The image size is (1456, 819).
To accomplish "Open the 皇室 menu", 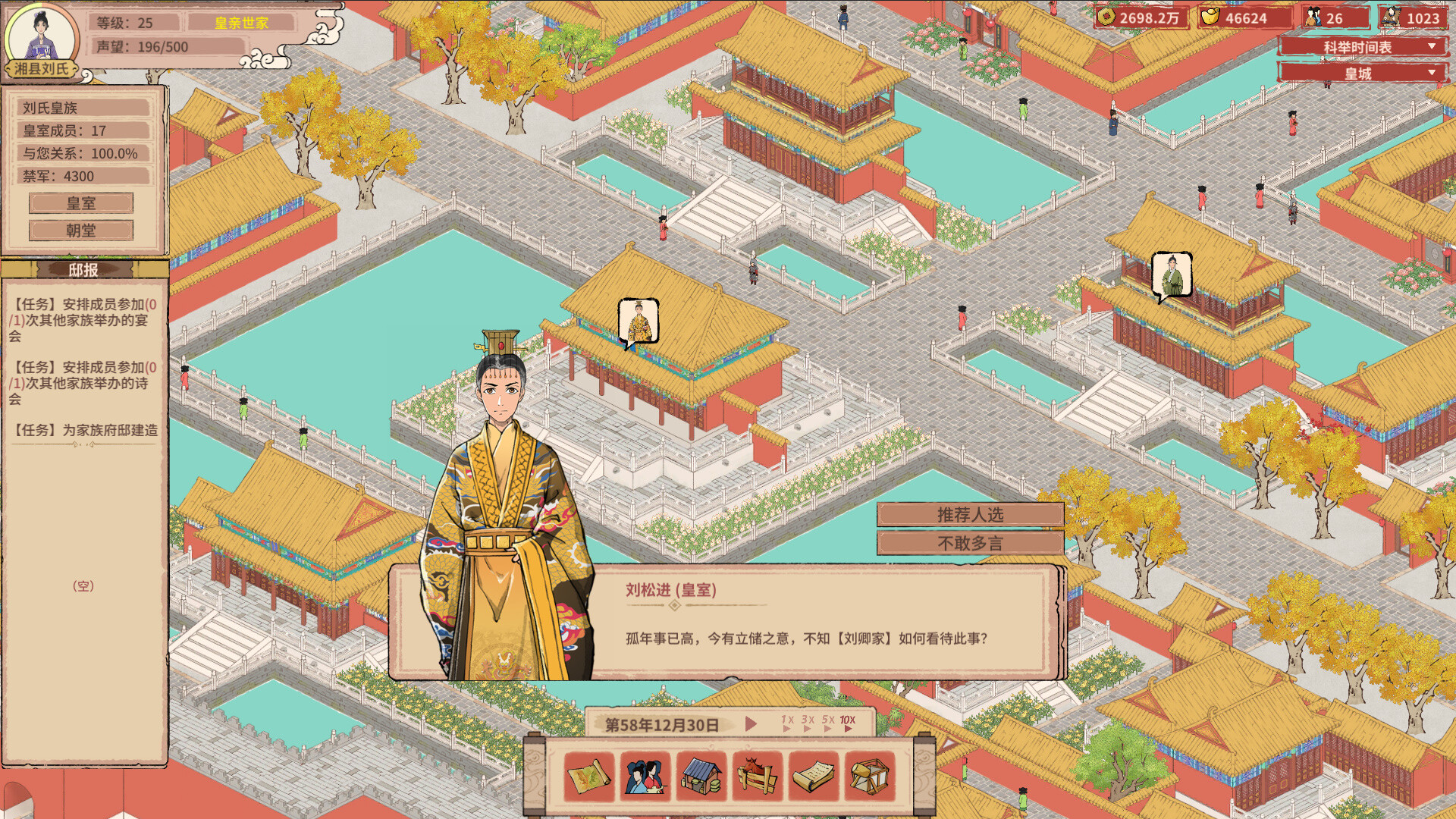I will pos(80,203).
